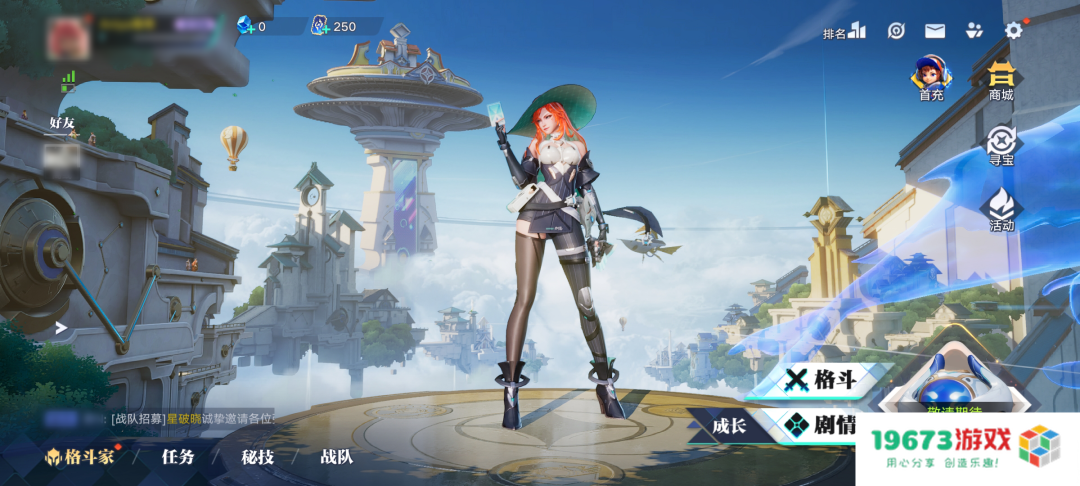Open the 首充 first-recharge offer
This screenshot has height=486, width=1080.
[x=931, y=78]
